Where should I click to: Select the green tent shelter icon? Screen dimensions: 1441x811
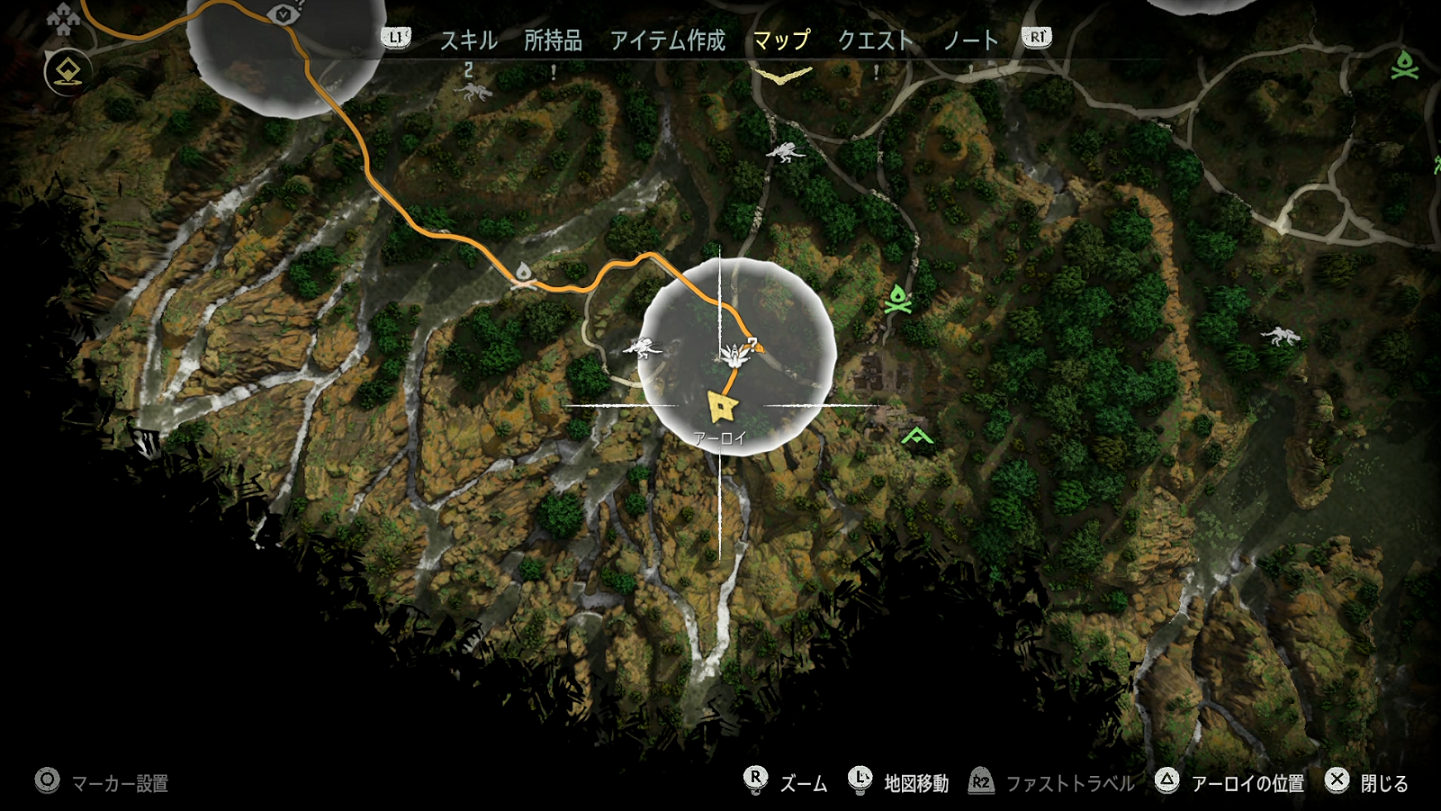(x=915, y=434)
